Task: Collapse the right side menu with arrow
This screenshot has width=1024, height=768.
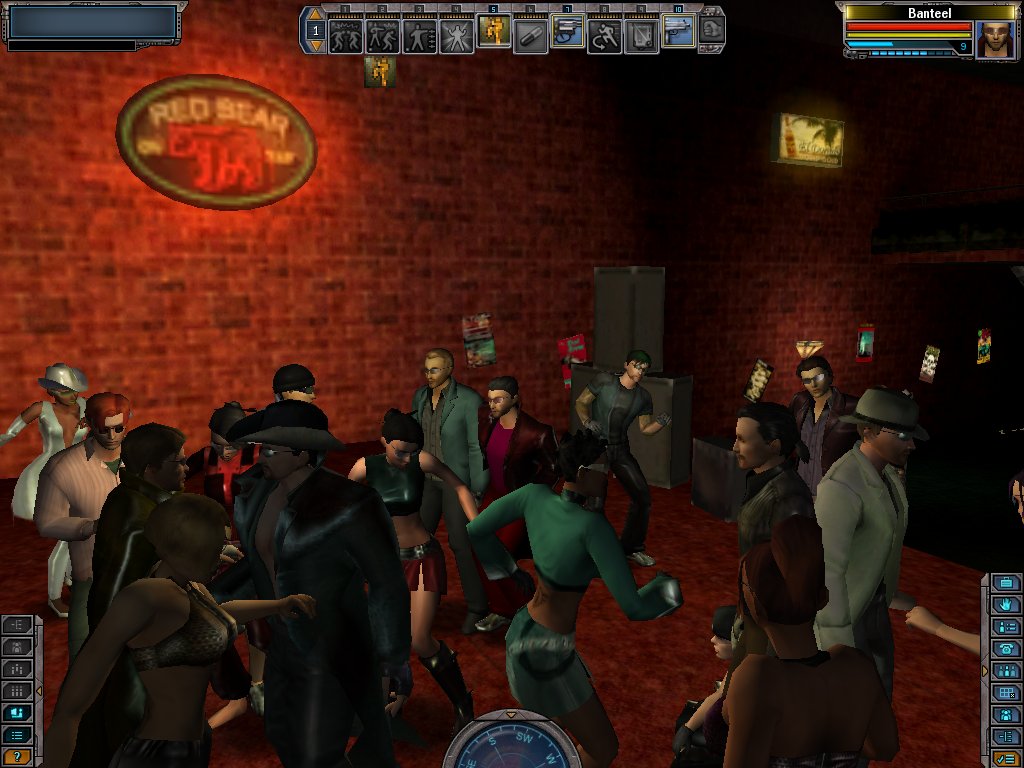Action: pyautogui.click(x=985, y=667)
